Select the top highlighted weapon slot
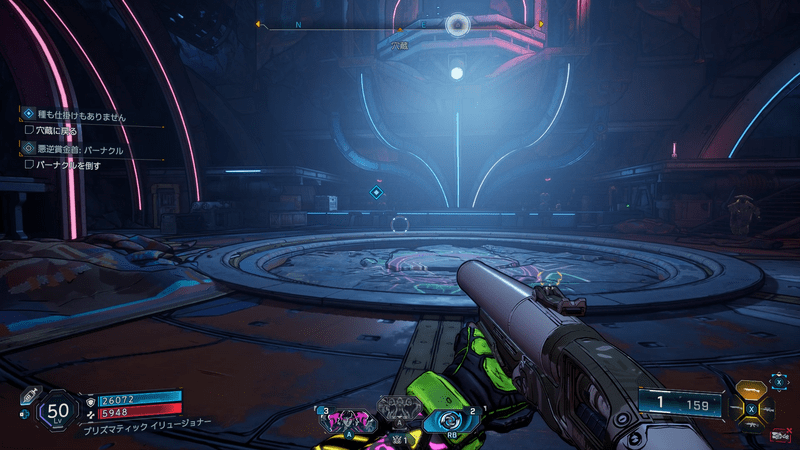The image size is (800, 450). click(x=751, y=391)
